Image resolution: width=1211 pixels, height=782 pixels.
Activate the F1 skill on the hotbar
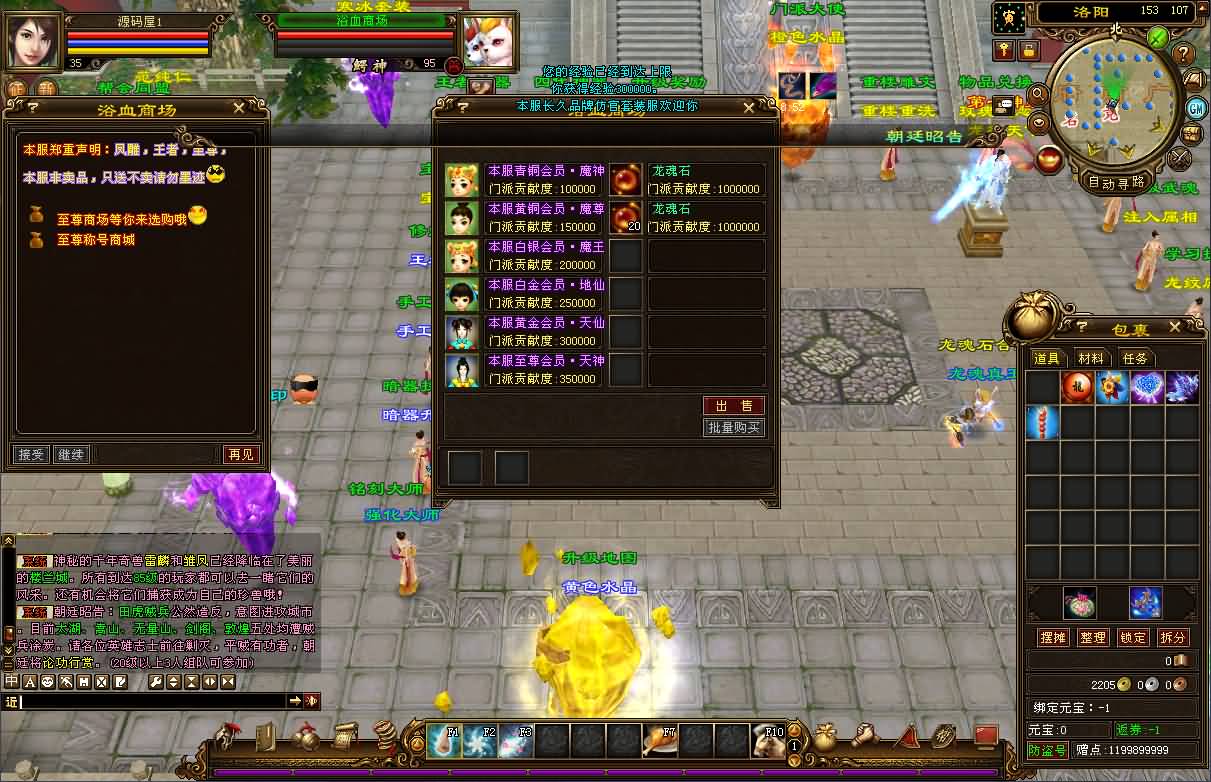444,741
